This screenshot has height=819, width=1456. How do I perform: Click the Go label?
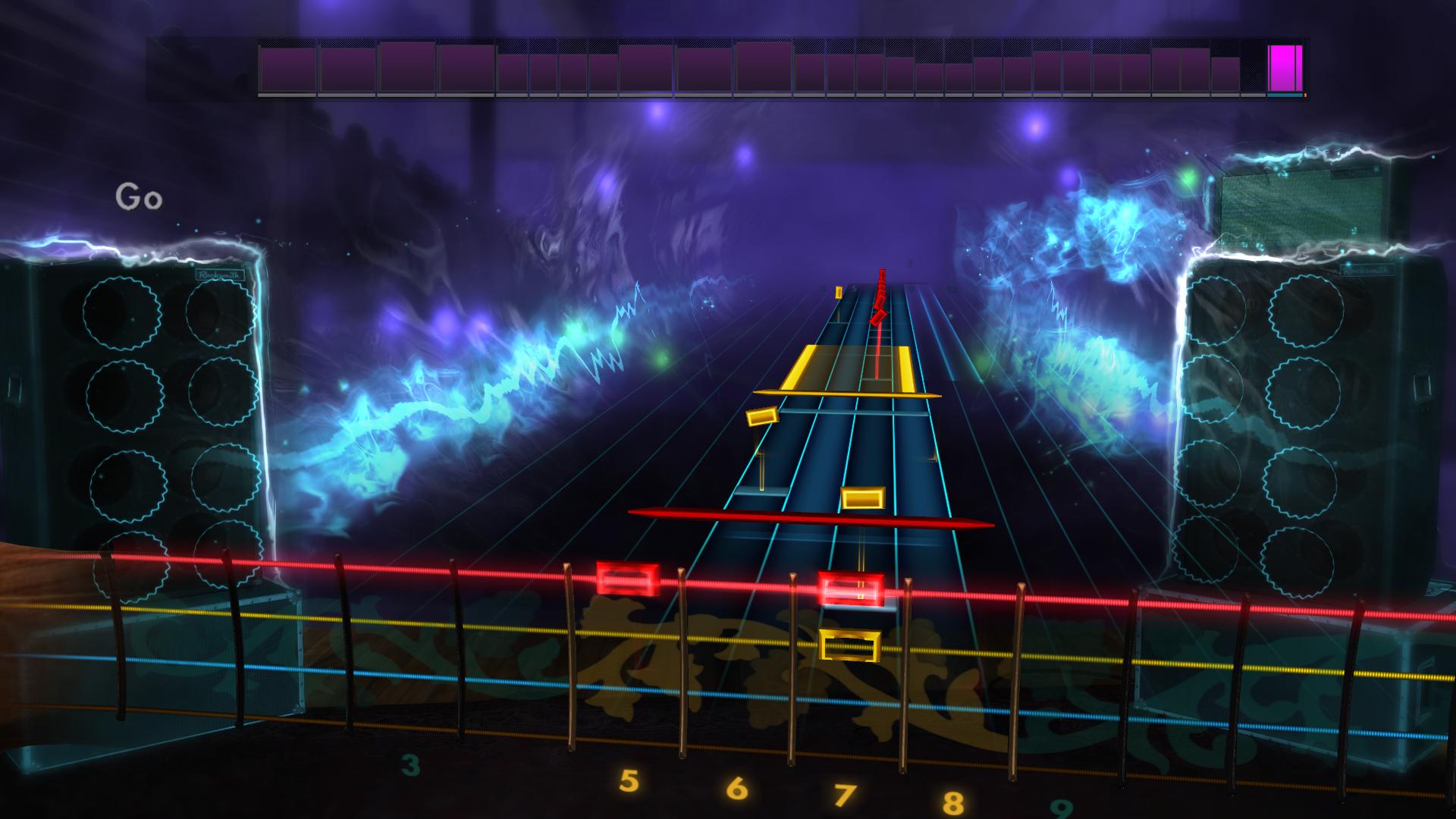140,196
